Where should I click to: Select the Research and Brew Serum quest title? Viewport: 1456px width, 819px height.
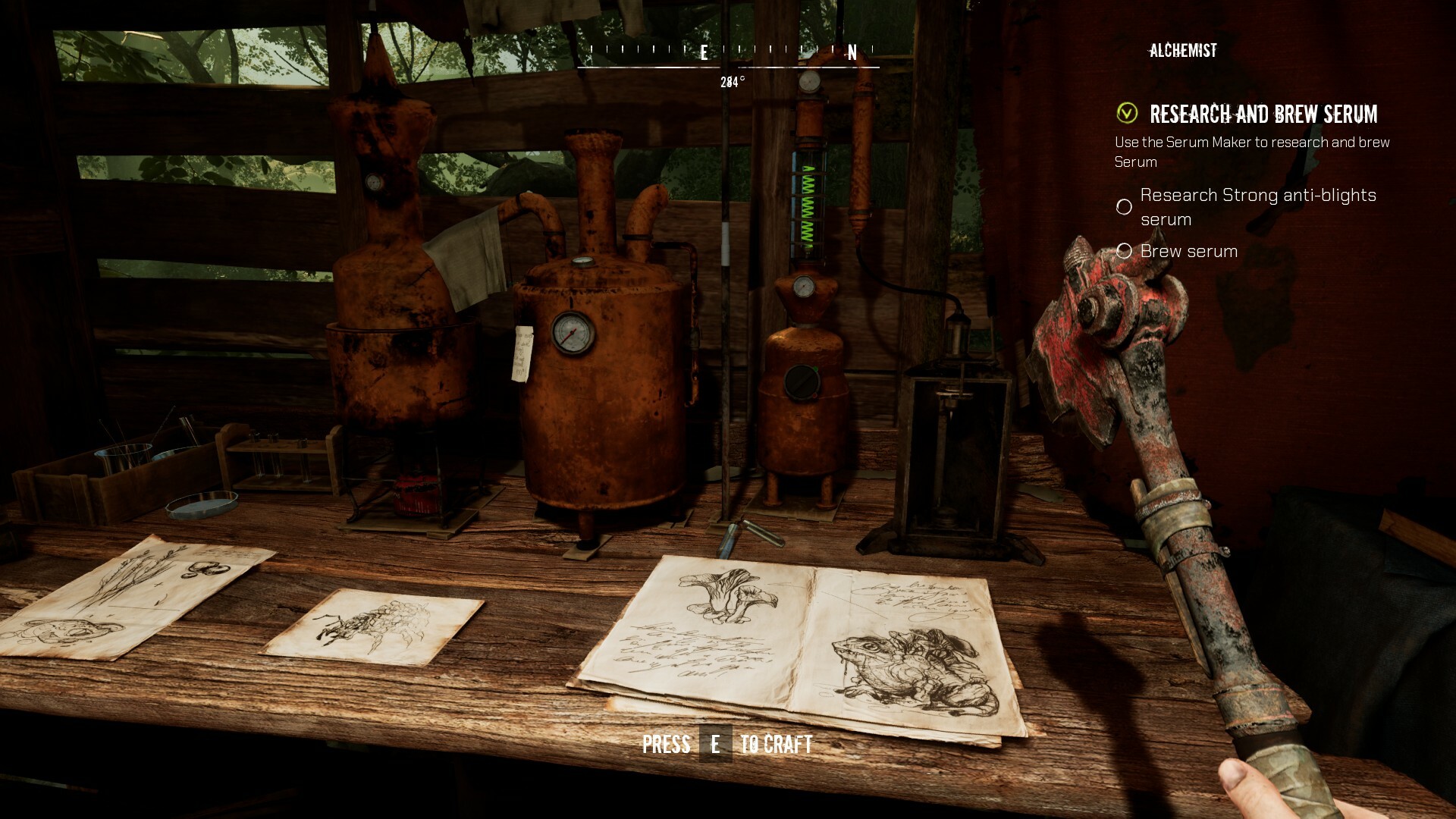click(1263, 115)
